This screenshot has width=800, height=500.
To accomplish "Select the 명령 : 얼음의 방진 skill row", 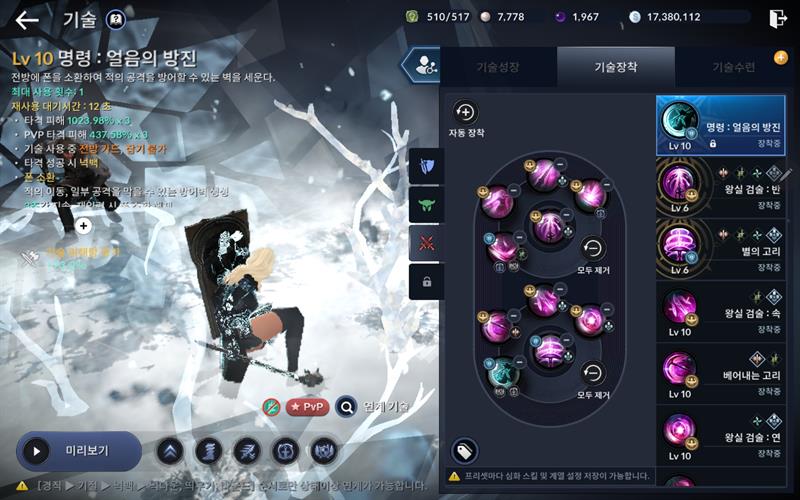I will [723, 126].
